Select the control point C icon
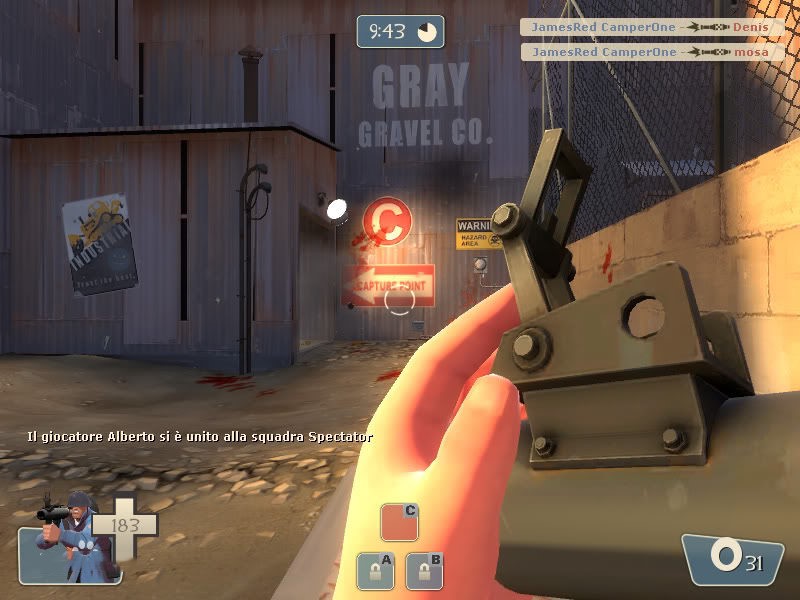The width and height of the screenshot is (800, 600). [399, 523]
